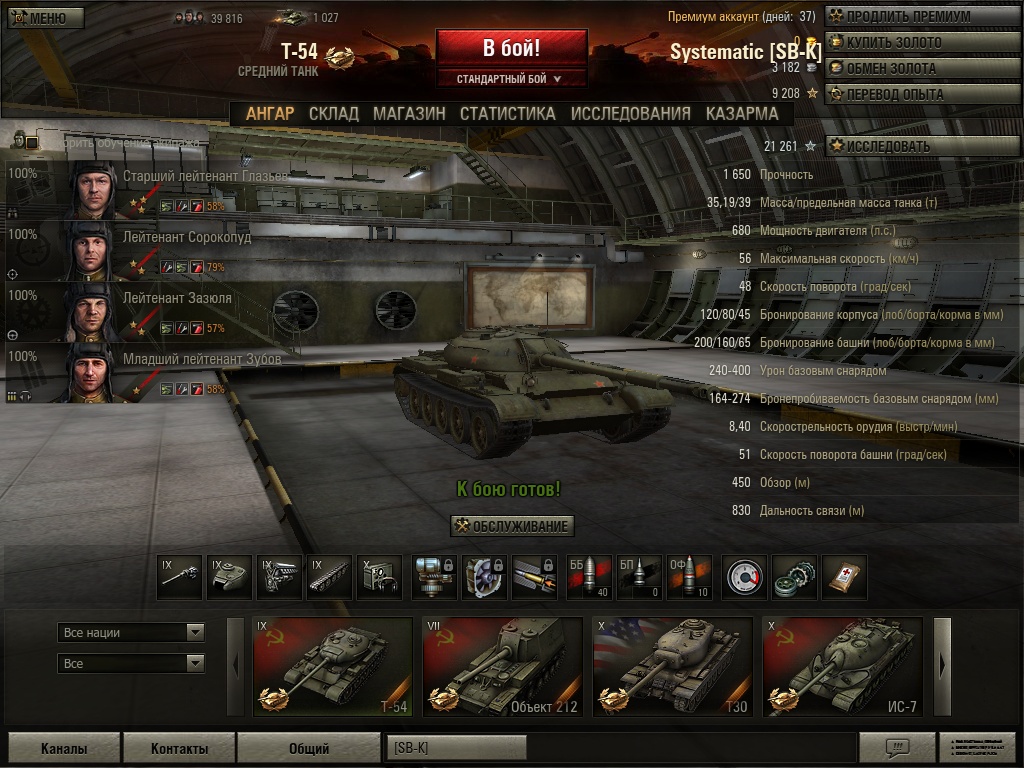The image size is (1024, 768).
Task: Select the Объект 212 tank in the carousel
Action: (502, 666)
